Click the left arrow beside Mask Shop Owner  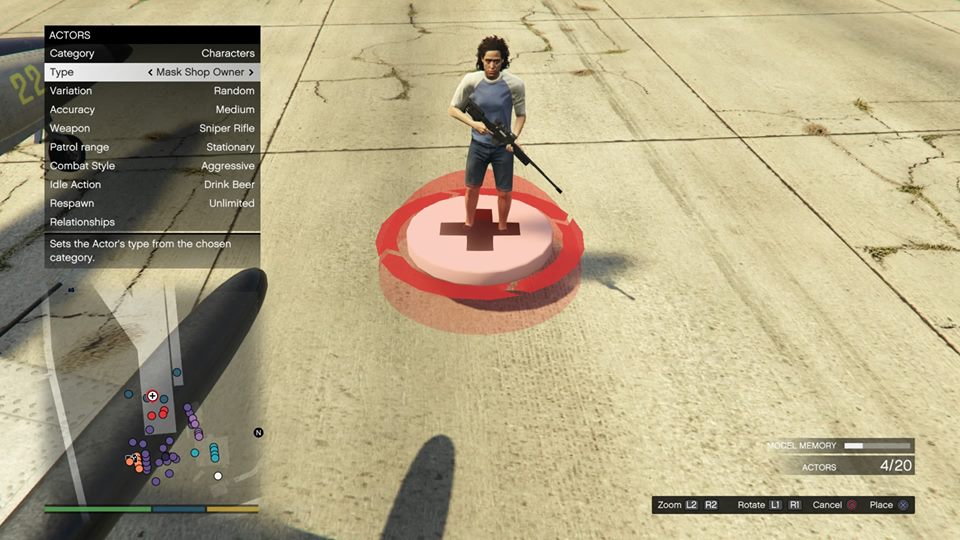(150, 72)
